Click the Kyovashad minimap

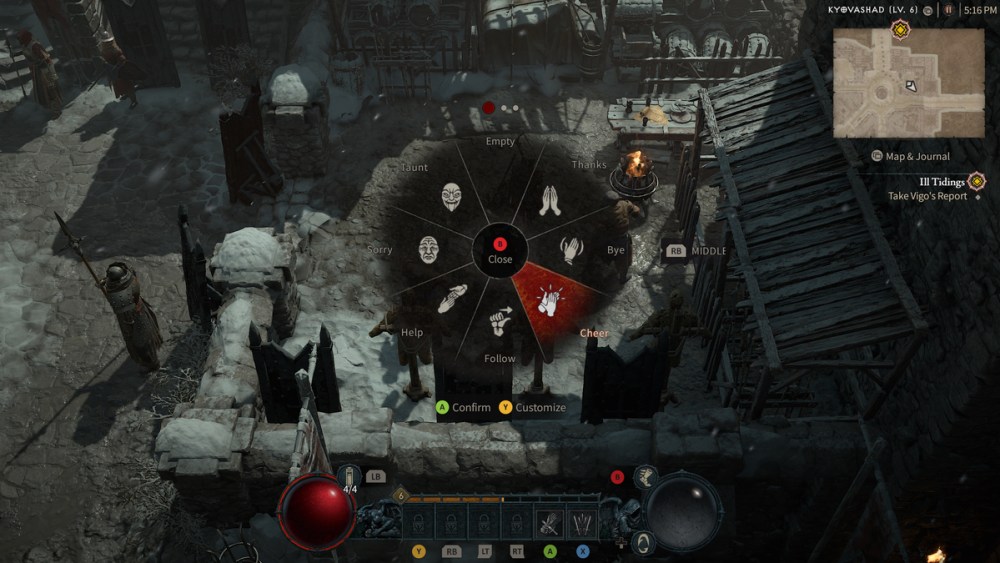(908, 83)
